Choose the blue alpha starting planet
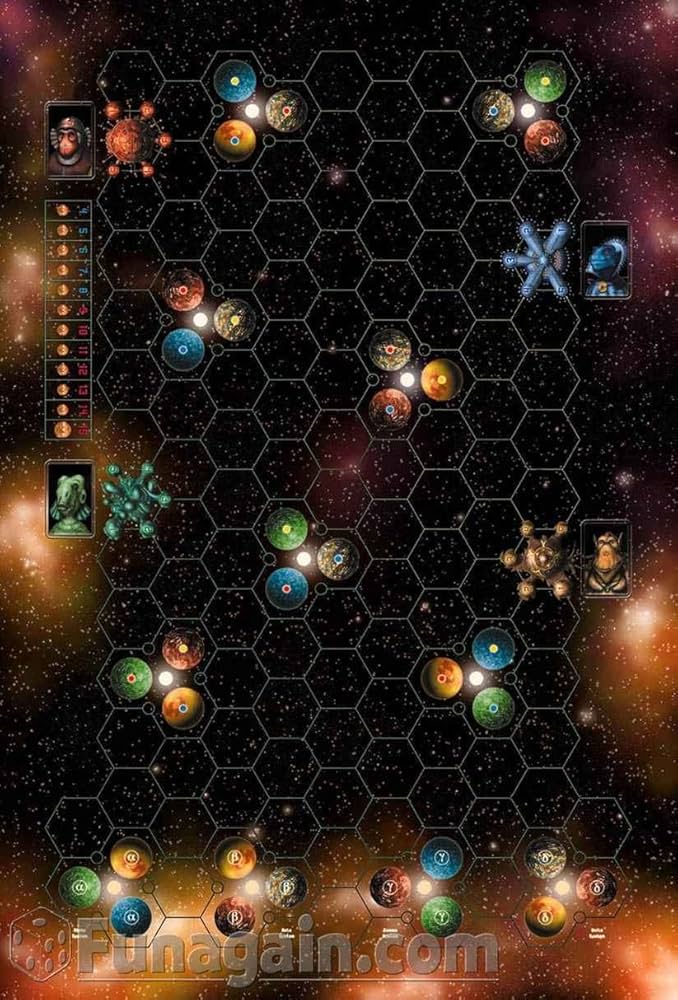 [x=130, y=915]
